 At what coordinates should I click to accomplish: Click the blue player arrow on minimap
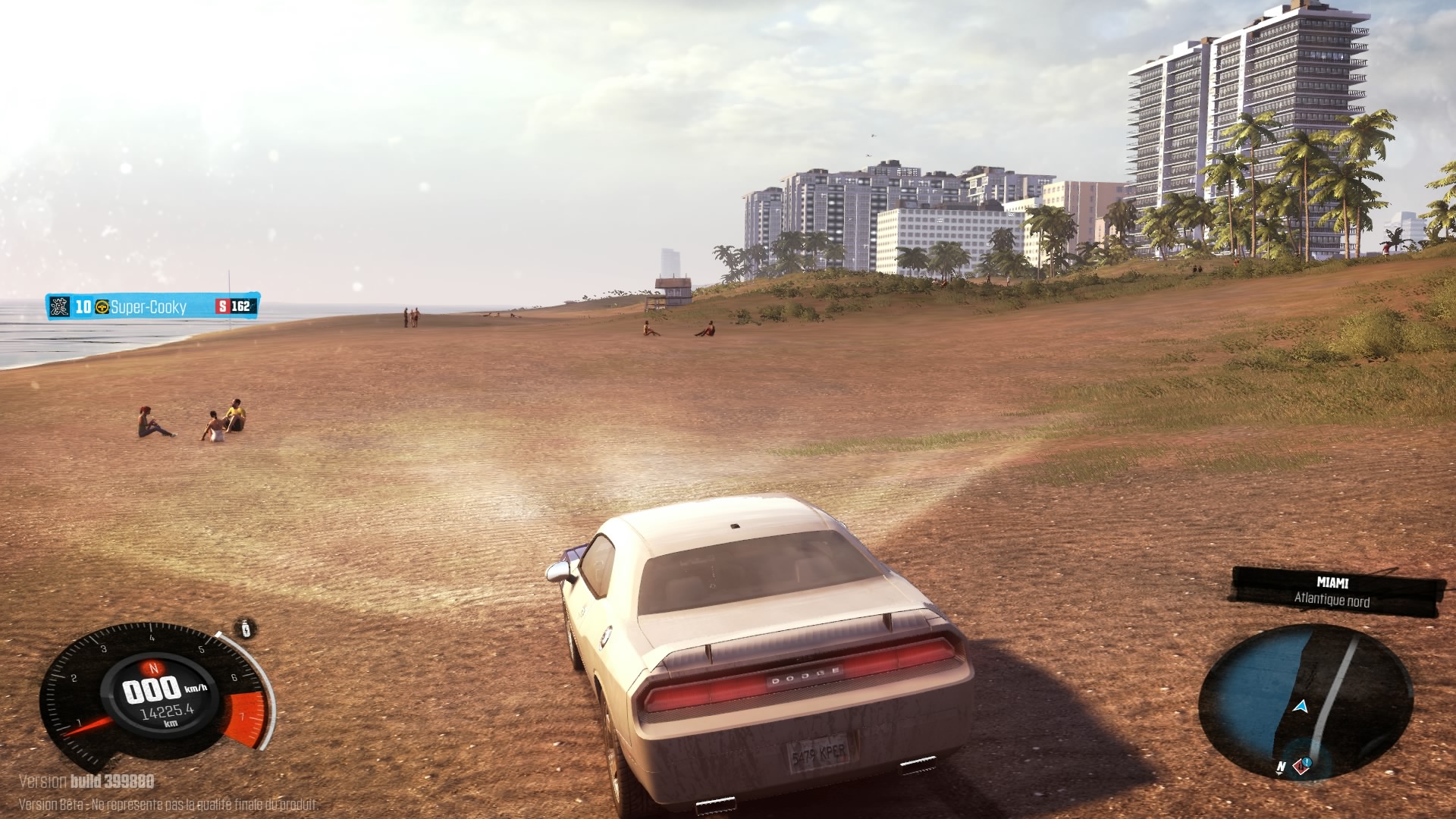pos(1301,707)
